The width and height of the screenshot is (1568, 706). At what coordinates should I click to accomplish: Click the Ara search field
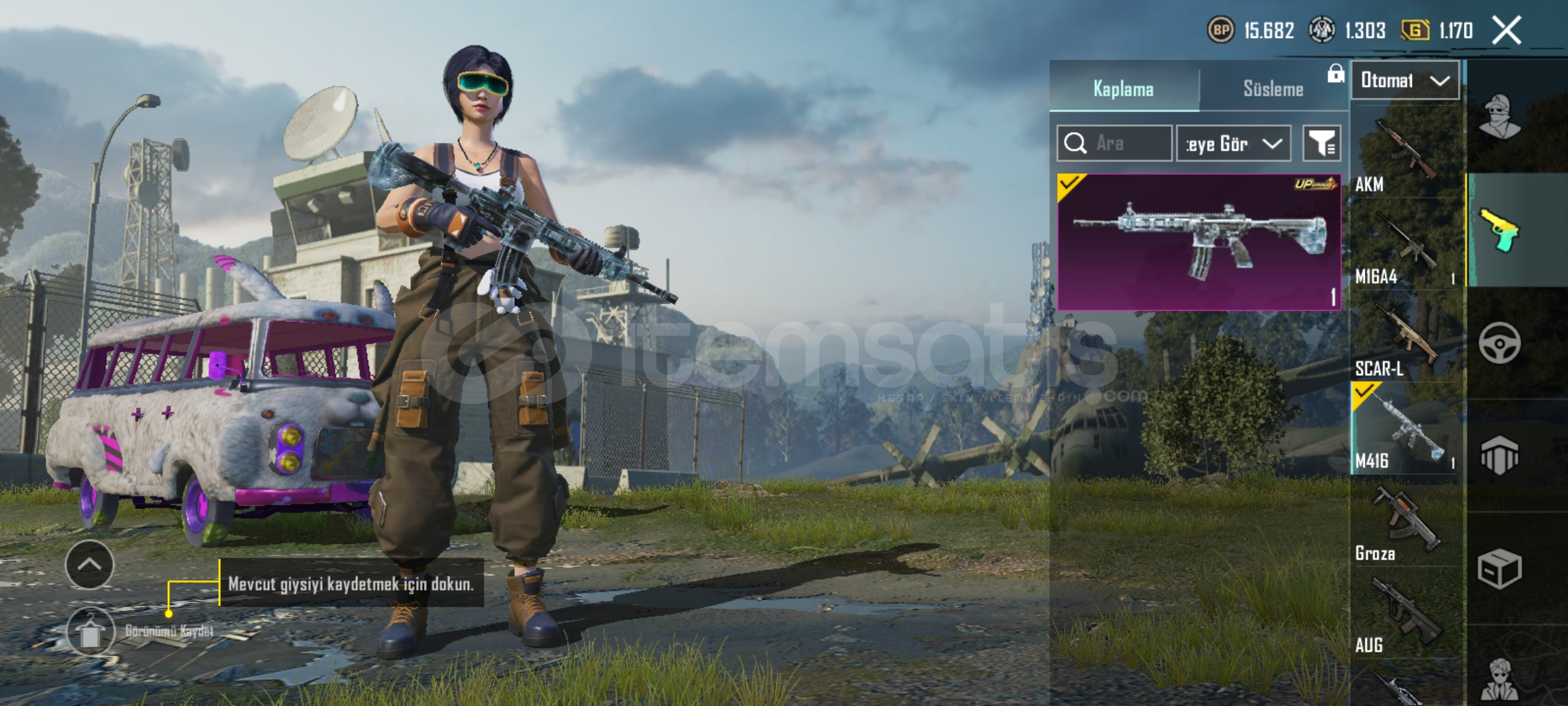1115,143
